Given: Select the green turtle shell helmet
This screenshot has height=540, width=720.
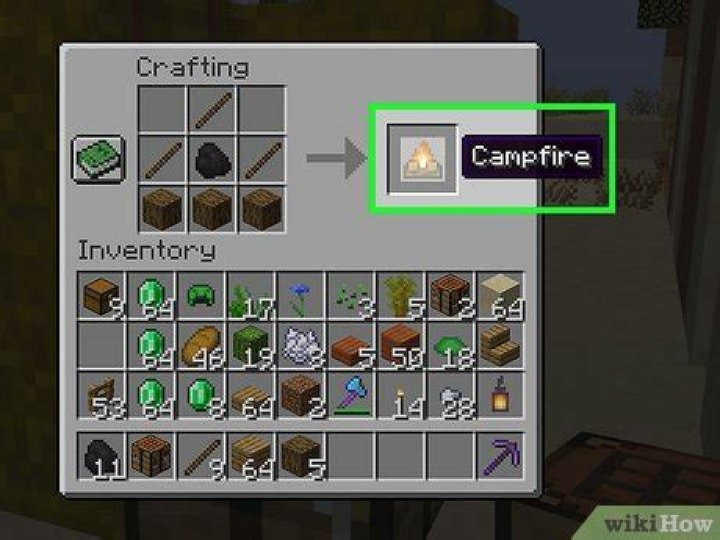Looking at the screenshot, I should coord(200,295).
